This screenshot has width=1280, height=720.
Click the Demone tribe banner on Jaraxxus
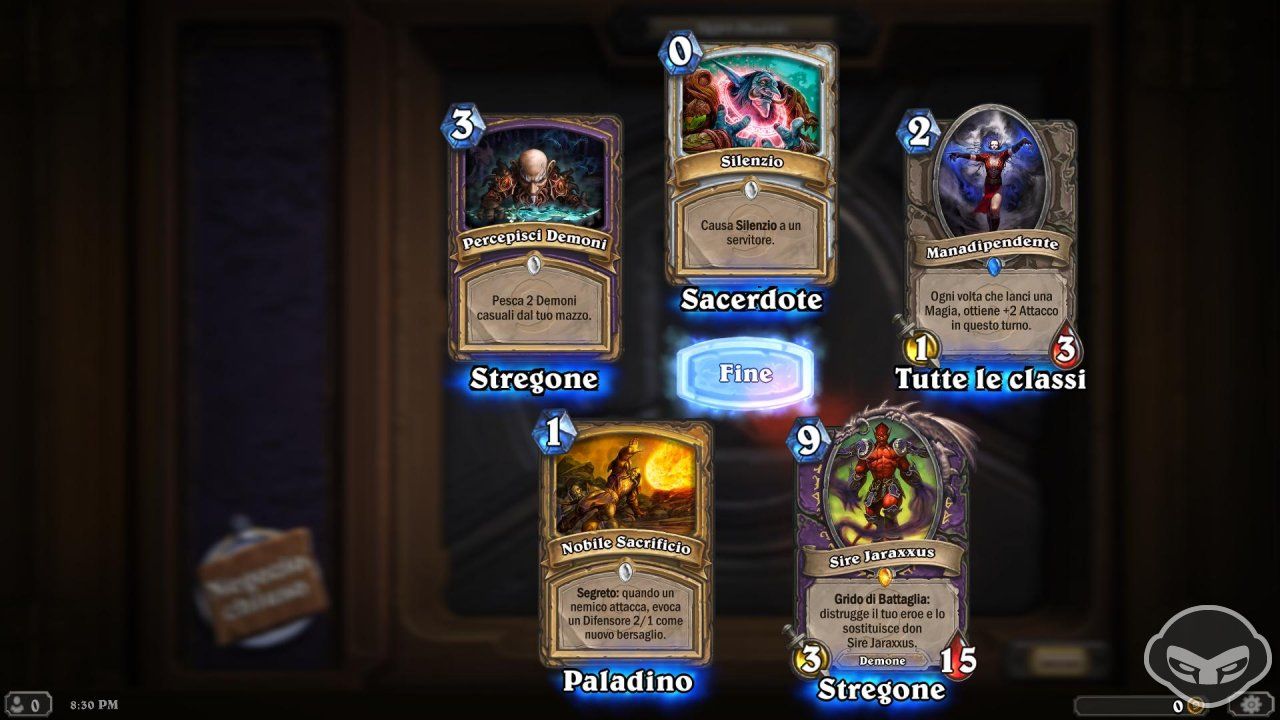(x=882, y=661)
